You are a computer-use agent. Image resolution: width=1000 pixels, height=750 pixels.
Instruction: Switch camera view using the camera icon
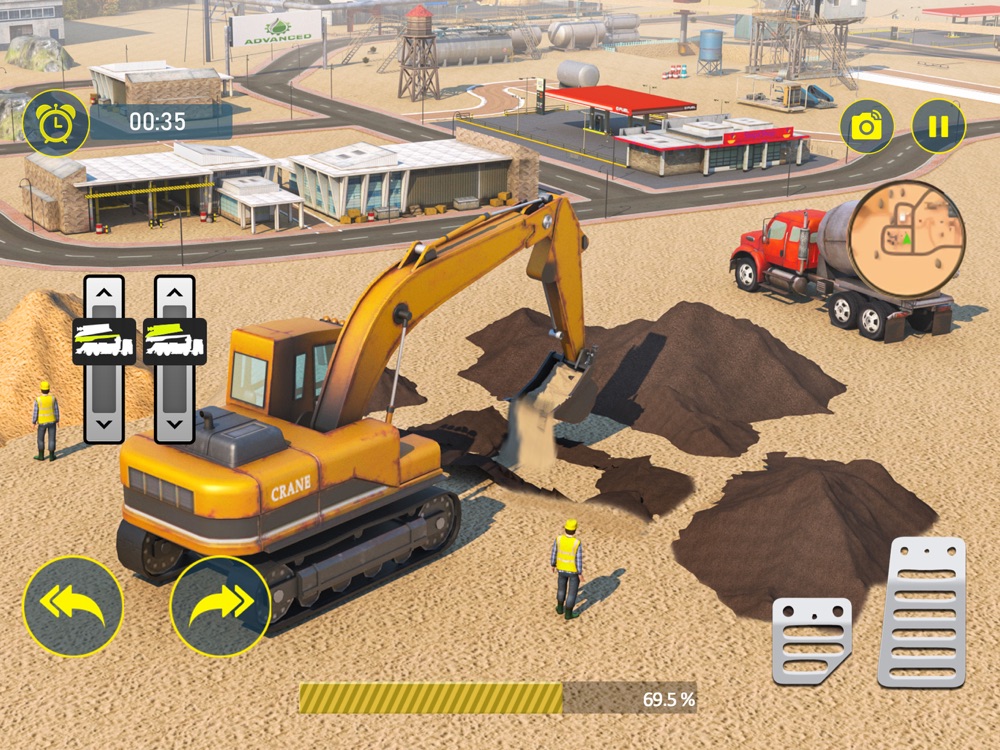click(x=866, y=126)
